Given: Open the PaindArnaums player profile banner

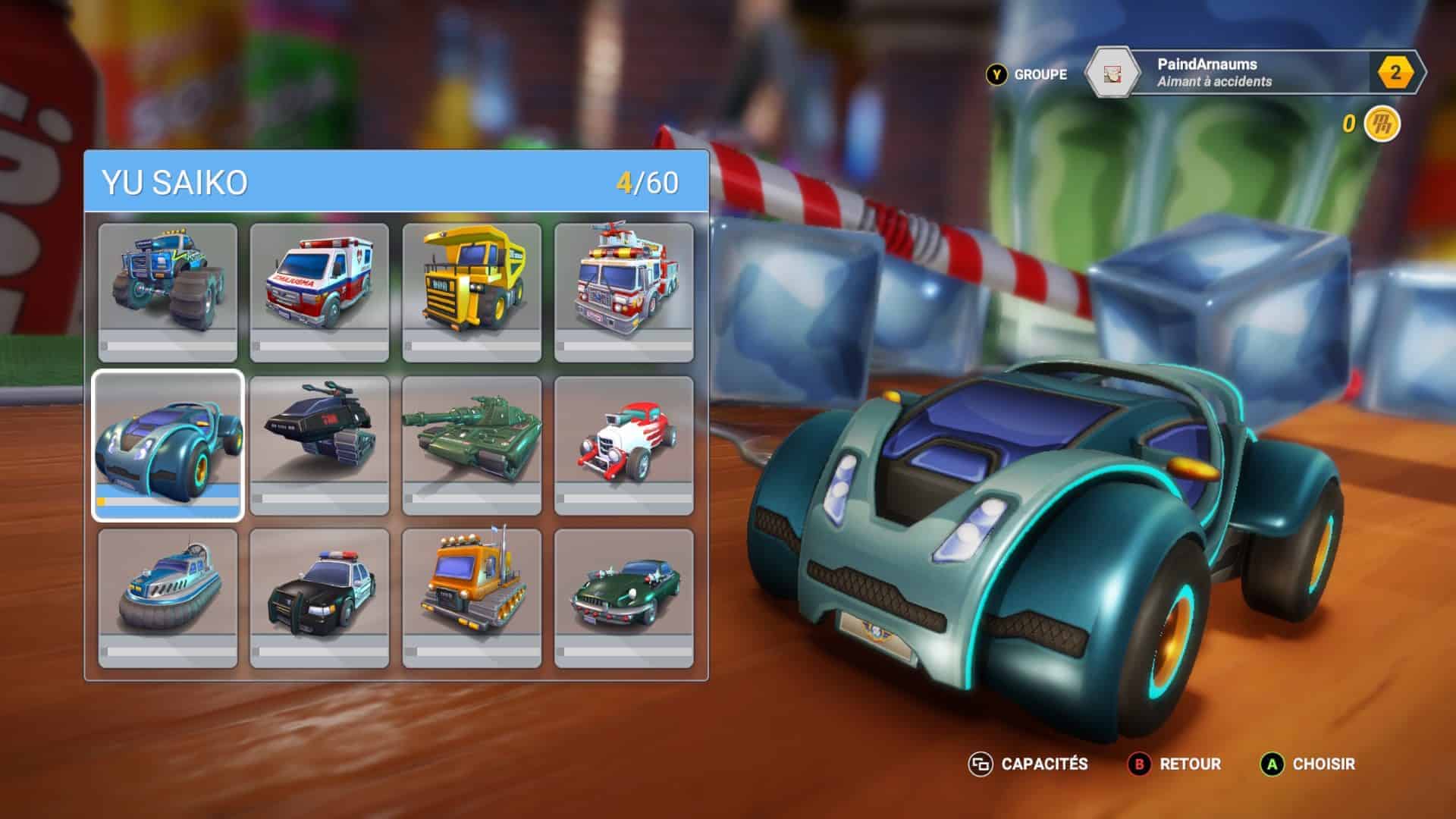Looking at the screenshot, I should 1244,73.
